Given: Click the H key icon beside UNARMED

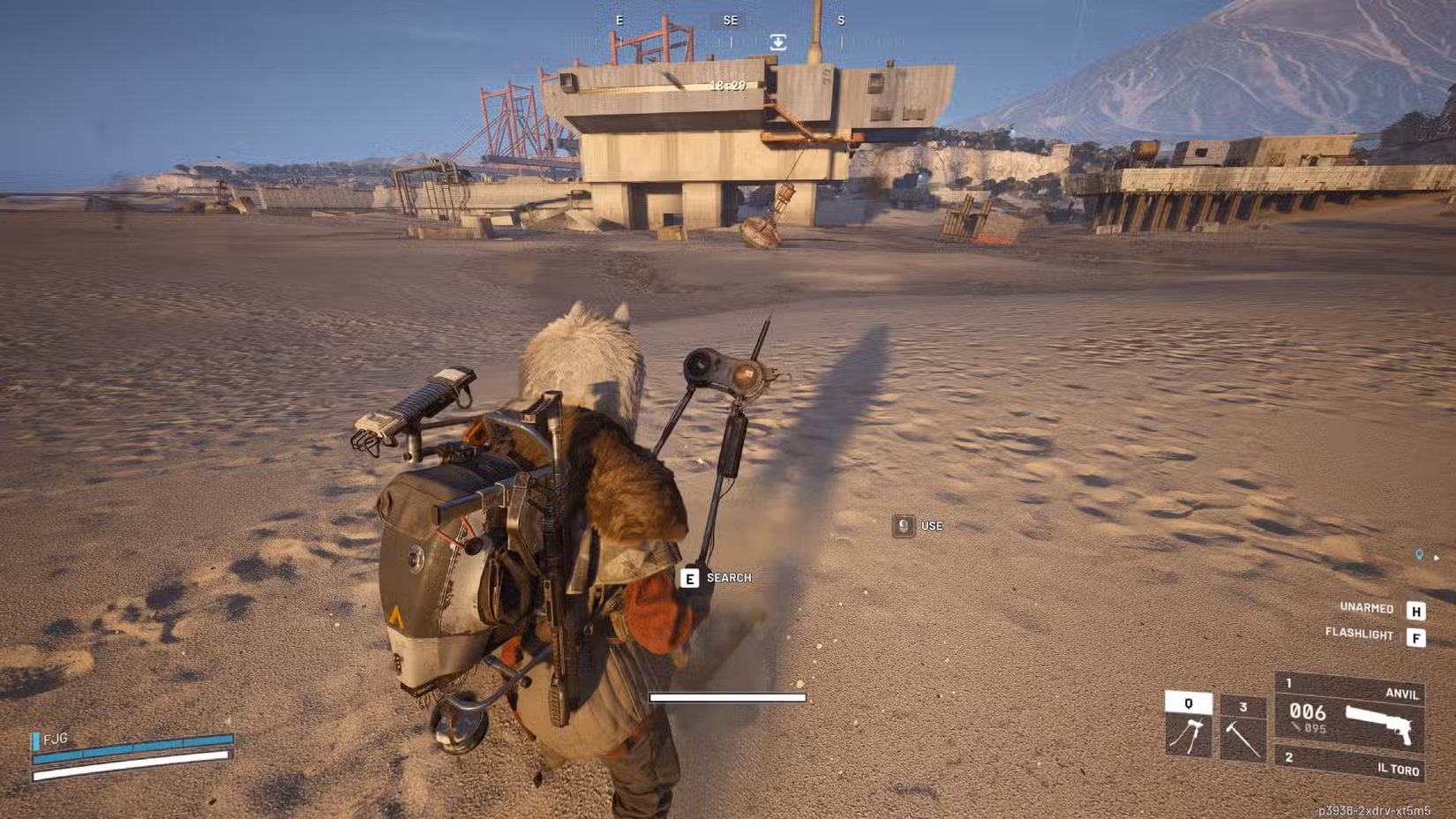Looking at the screenshot, I should 1418,610.
